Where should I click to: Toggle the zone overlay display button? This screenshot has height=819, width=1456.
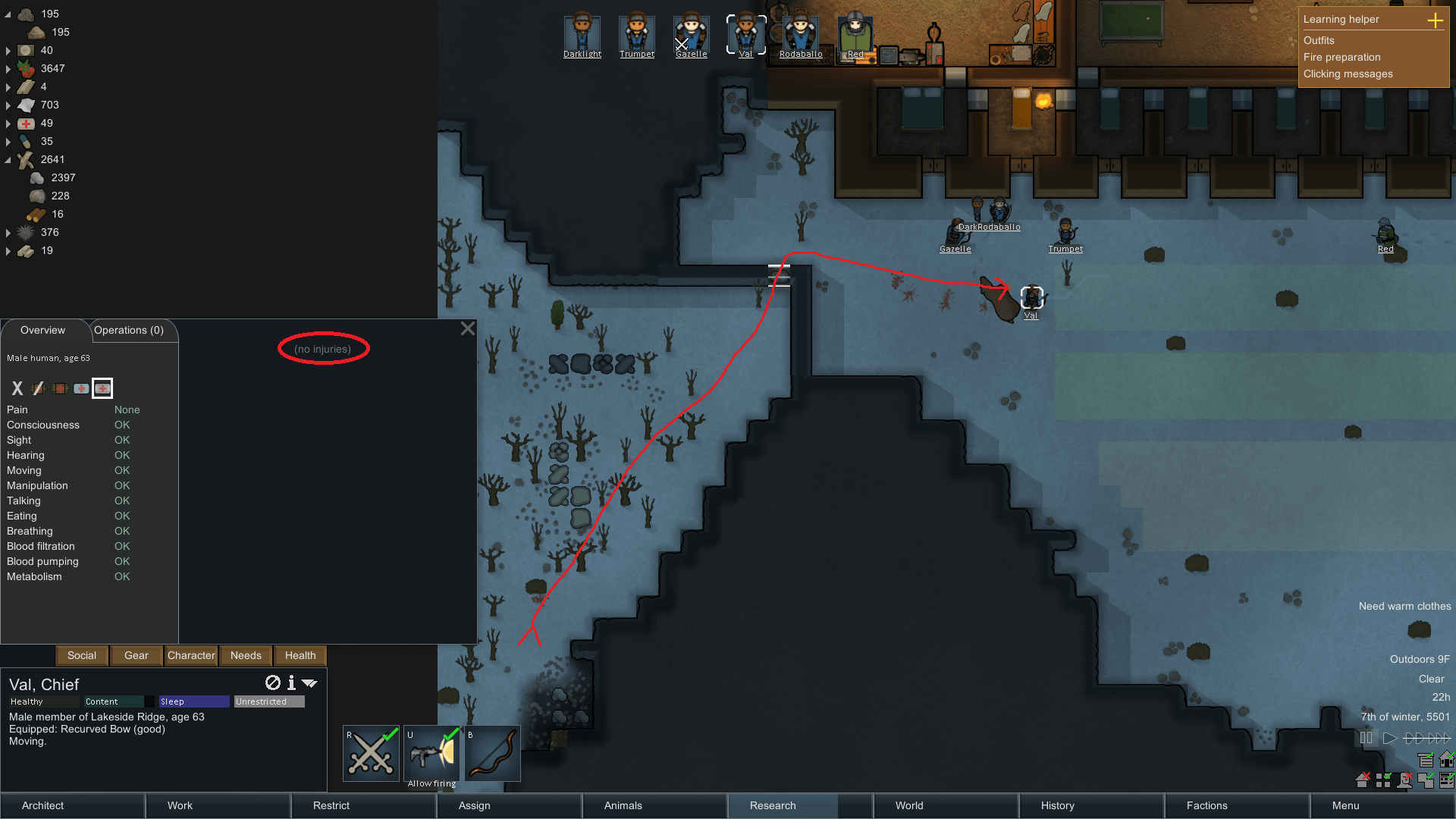pyautogui.click(x=1426, y=781)
